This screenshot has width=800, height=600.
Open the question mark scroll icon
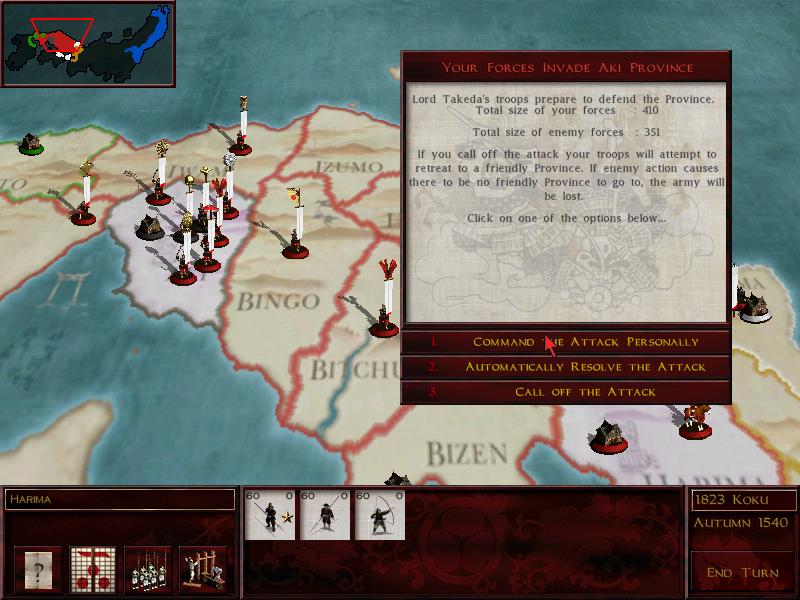(x=38, y=570)
